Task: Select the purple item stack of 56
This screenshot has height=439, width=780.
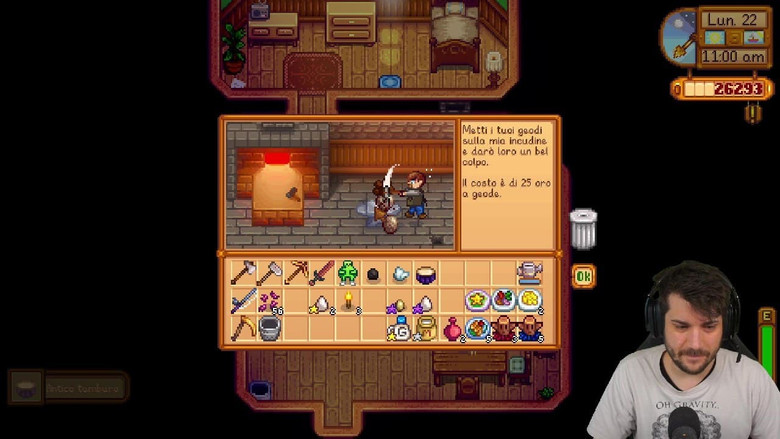Action: click(x=269, y=300)
